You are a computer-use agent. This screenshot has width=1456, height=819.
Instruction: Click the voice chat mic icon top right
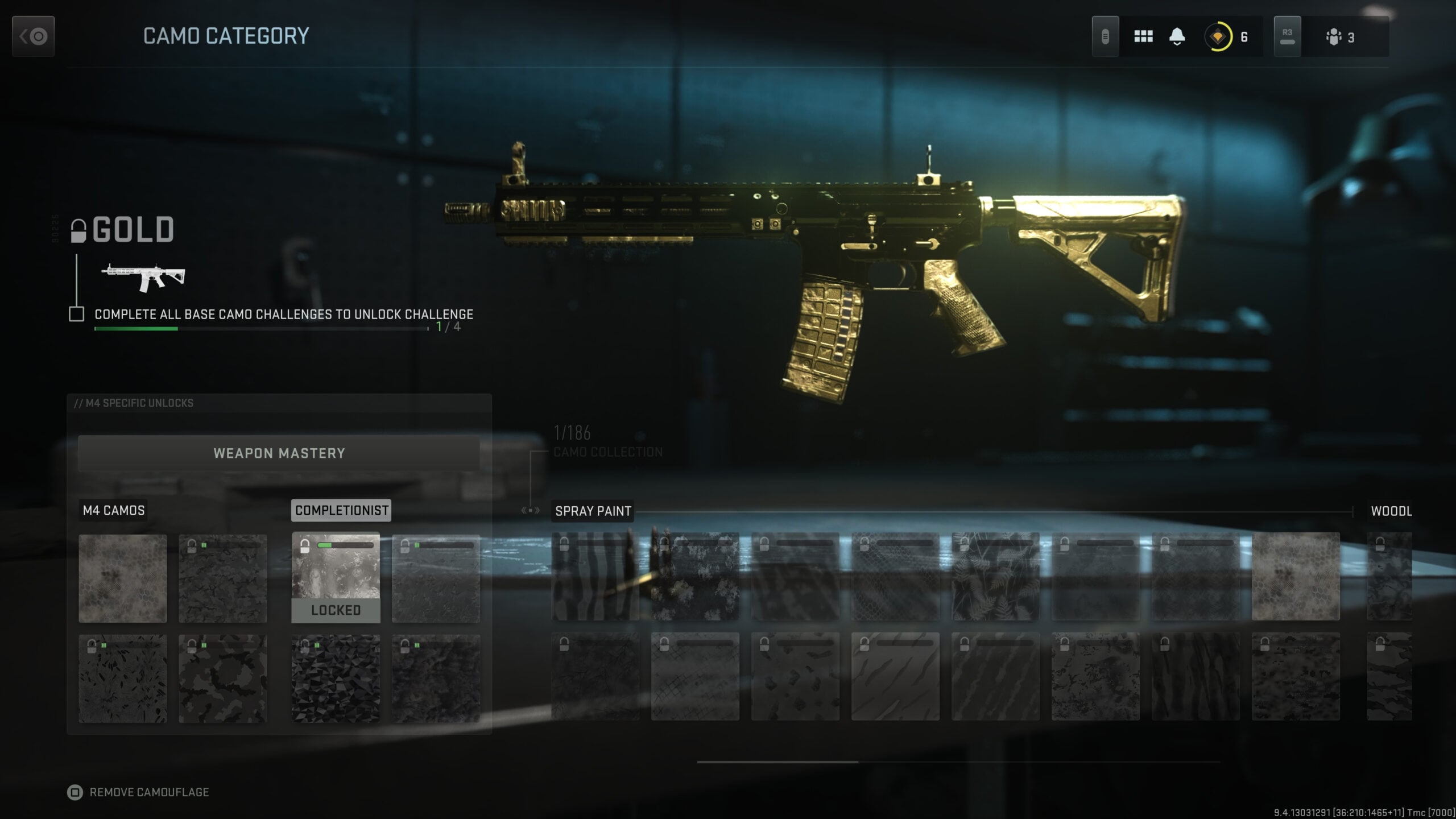(1106, 36)
